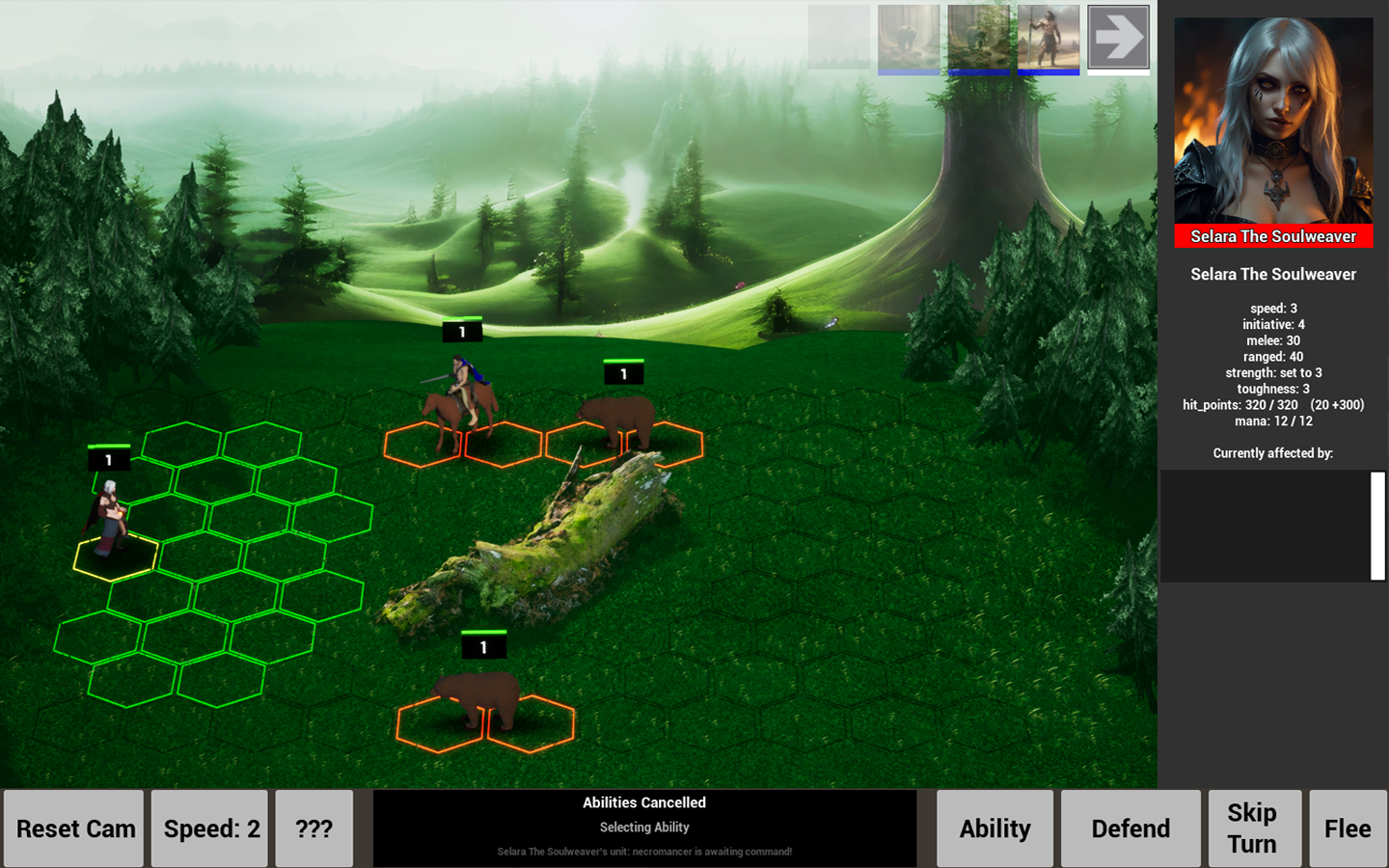
Task: Click the end-turn arrow icon
Action: [x=1118, y=39]
